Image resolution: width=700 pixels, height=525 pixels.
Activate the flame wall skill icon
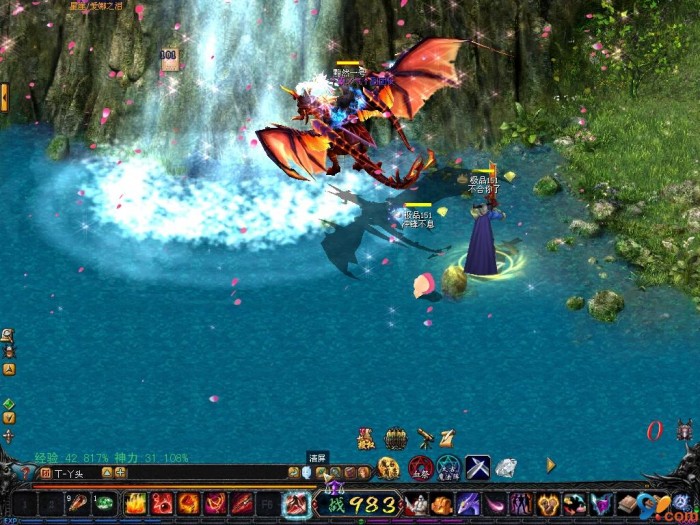(136, 504)
